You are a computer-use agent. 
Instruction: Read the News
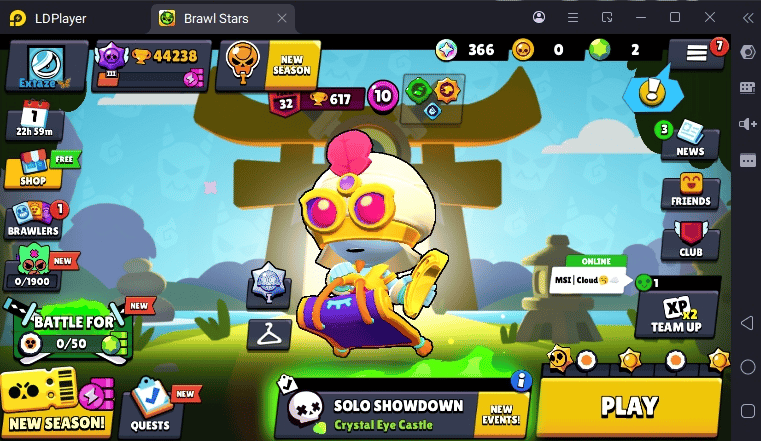pos(690,138)
